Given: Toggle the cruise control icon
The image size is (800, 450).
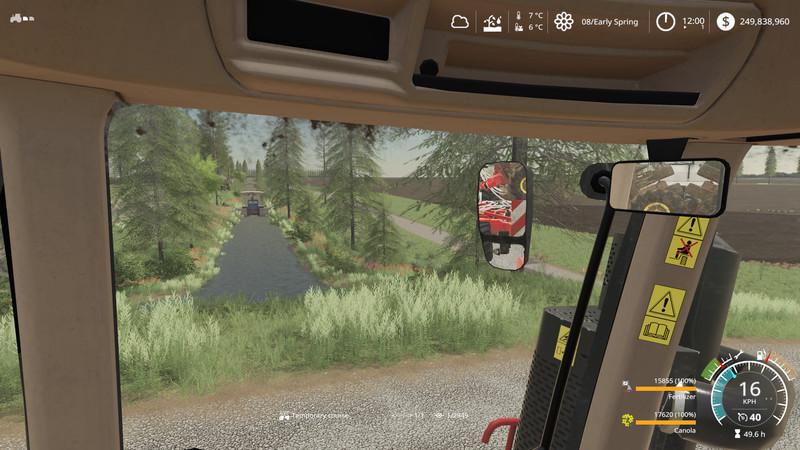Looking at the screenshot, I should [740, 417].
